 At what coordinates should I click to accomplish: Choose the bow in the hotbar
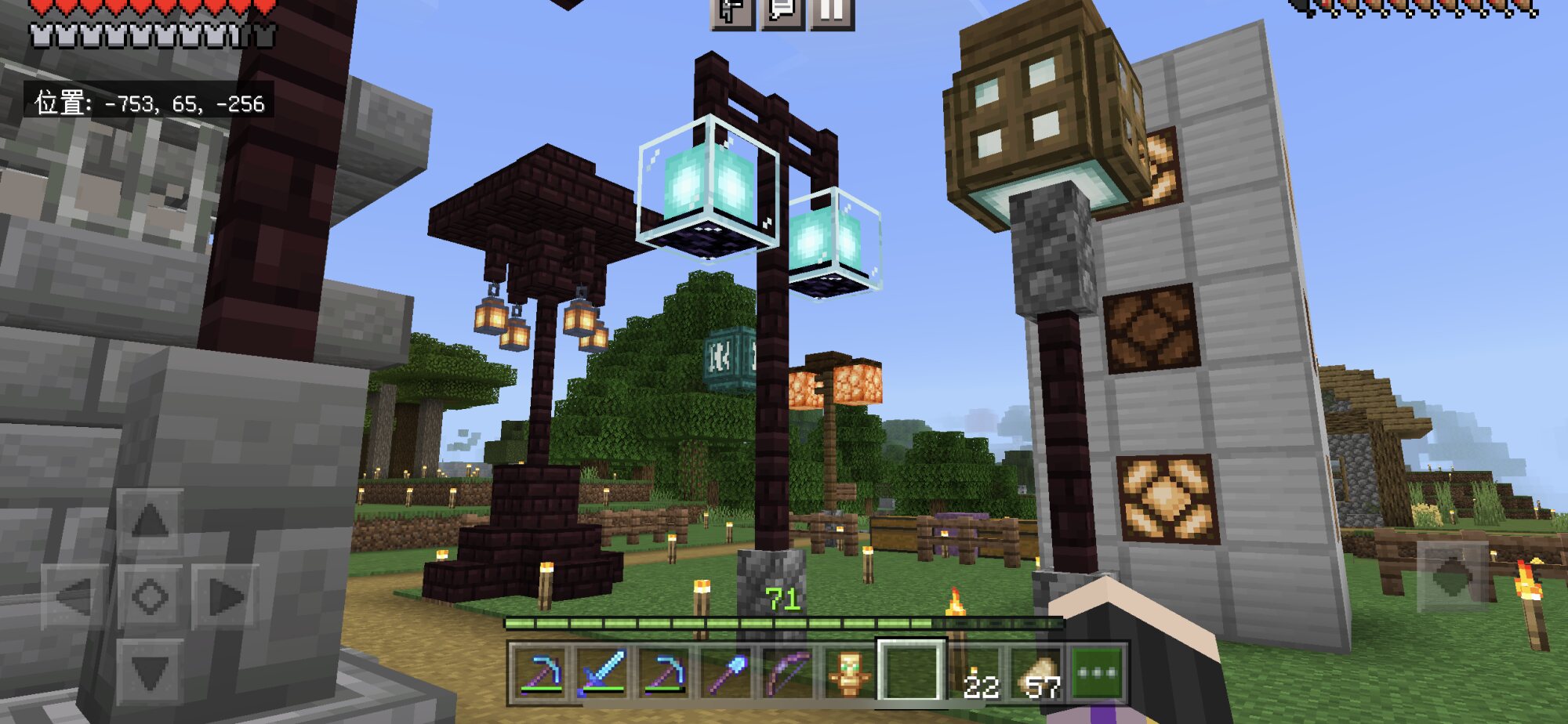(x=788, y=672)
